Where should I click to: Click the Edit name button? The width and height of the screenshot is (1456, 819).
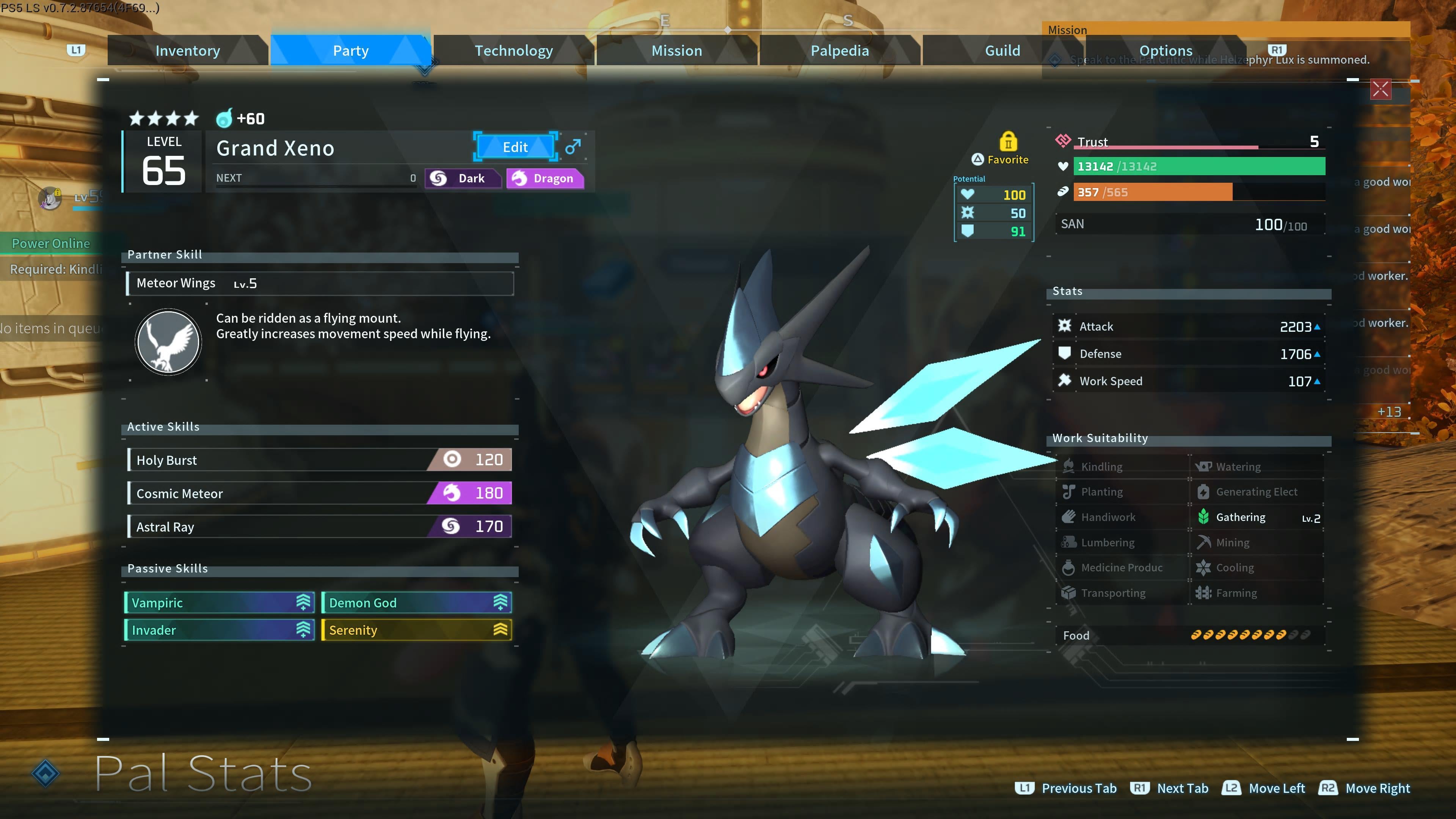[x=515, y=147]
